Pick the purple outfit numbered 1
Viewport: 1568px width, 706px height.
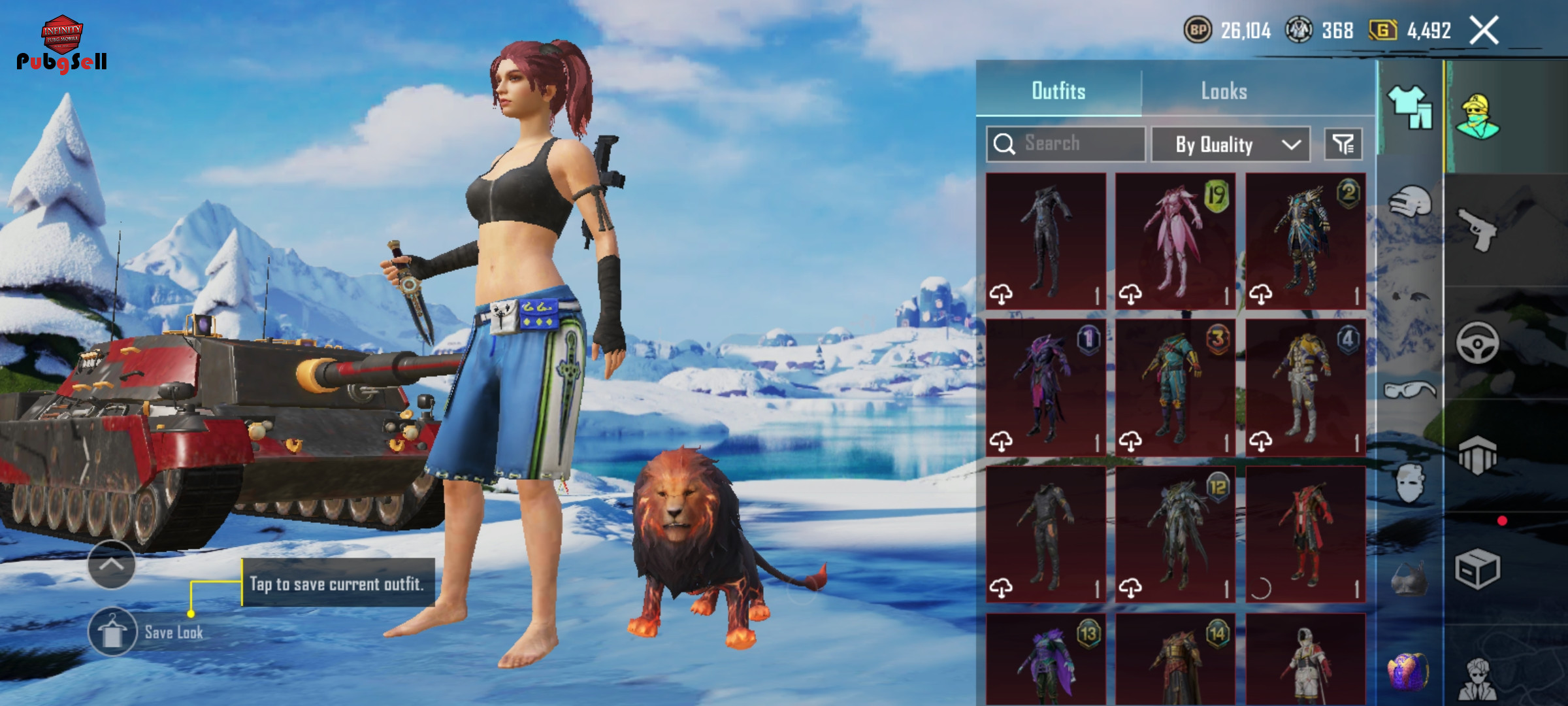coord(1045,388)
